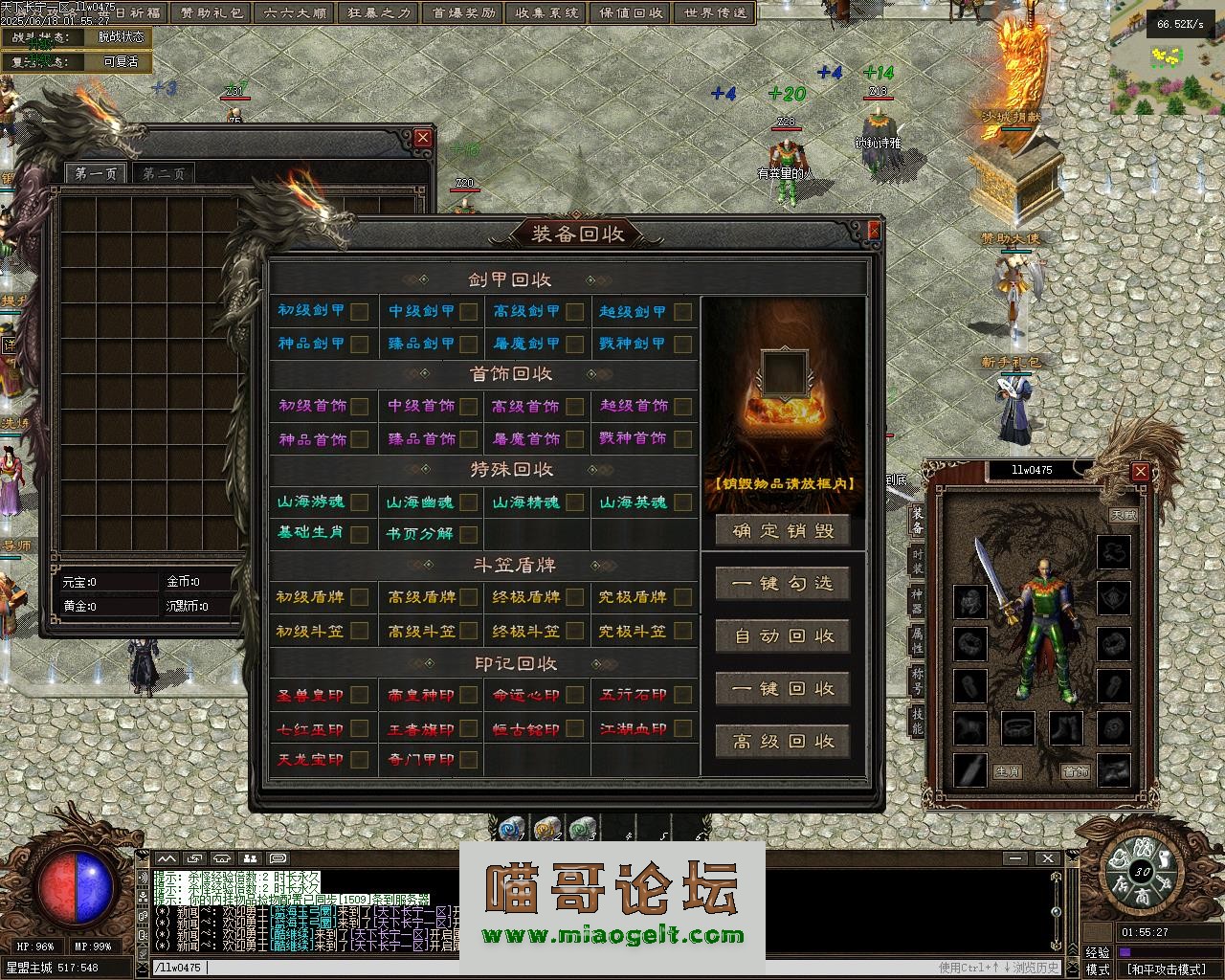Click the 一键回收 one-click recycle button

click(x=783, y=689)
